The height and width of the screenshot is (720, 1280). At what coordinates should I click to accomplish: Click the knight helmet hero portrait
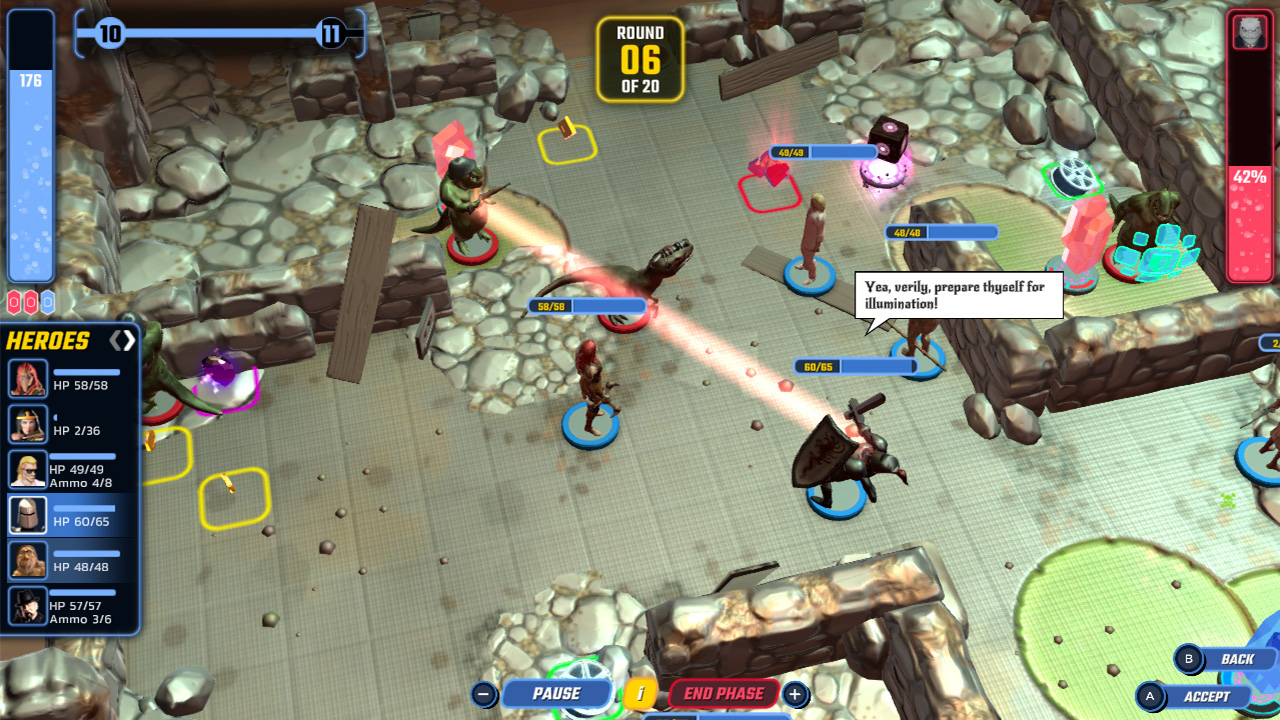pyautogui.click(x=26, y=512)
